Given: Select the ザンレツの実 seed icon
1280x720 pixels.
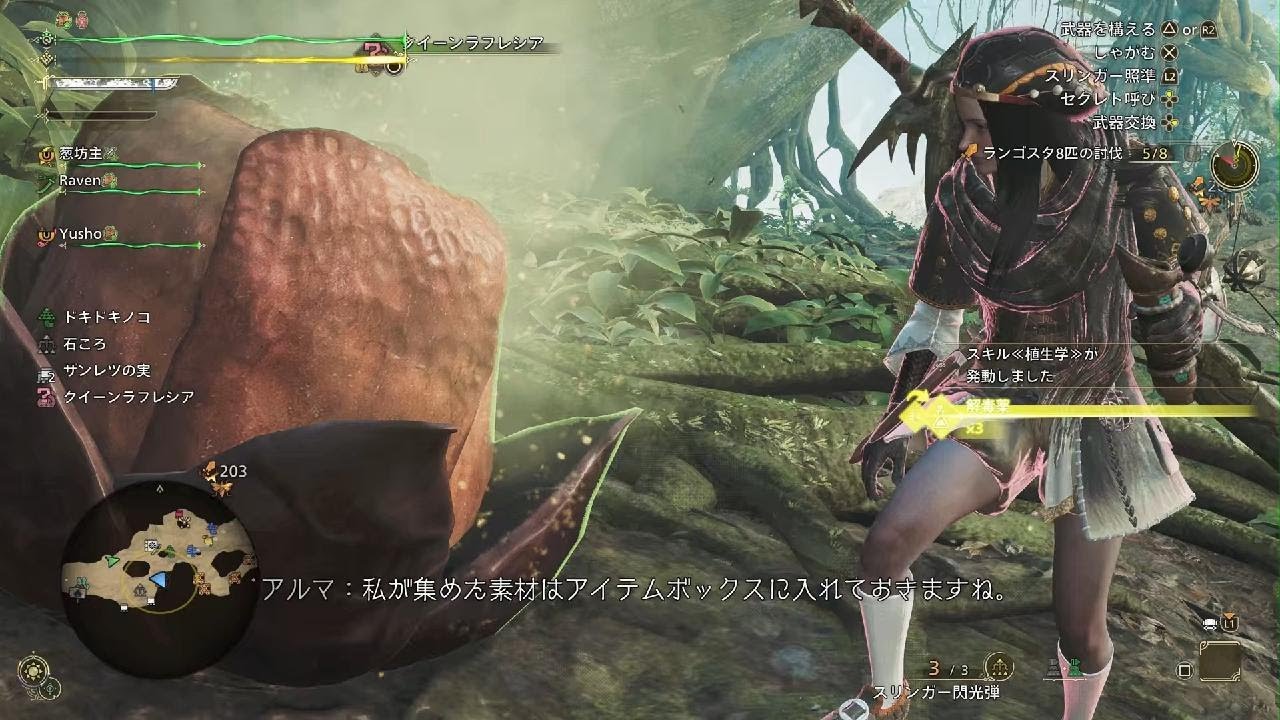Looking at the screenshot, I should [44, 375].
